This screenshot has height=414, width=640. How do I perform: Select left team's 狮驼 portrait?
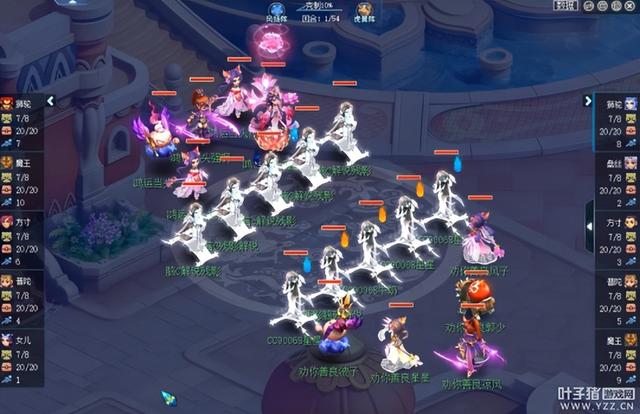7,103
